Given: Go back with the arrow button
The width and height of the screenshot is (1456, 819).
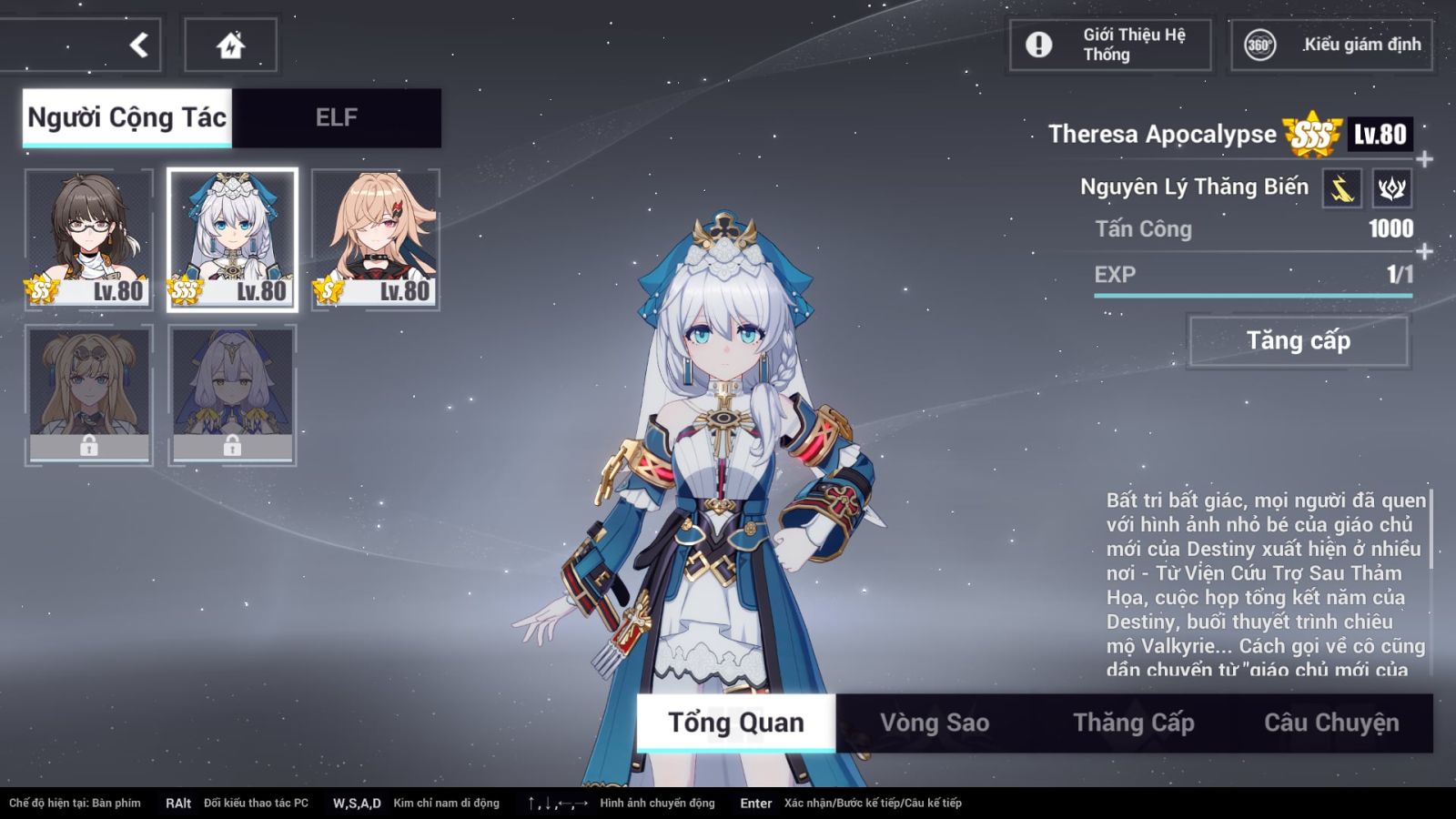Looking at the screenshot, I should pos(138,45).
